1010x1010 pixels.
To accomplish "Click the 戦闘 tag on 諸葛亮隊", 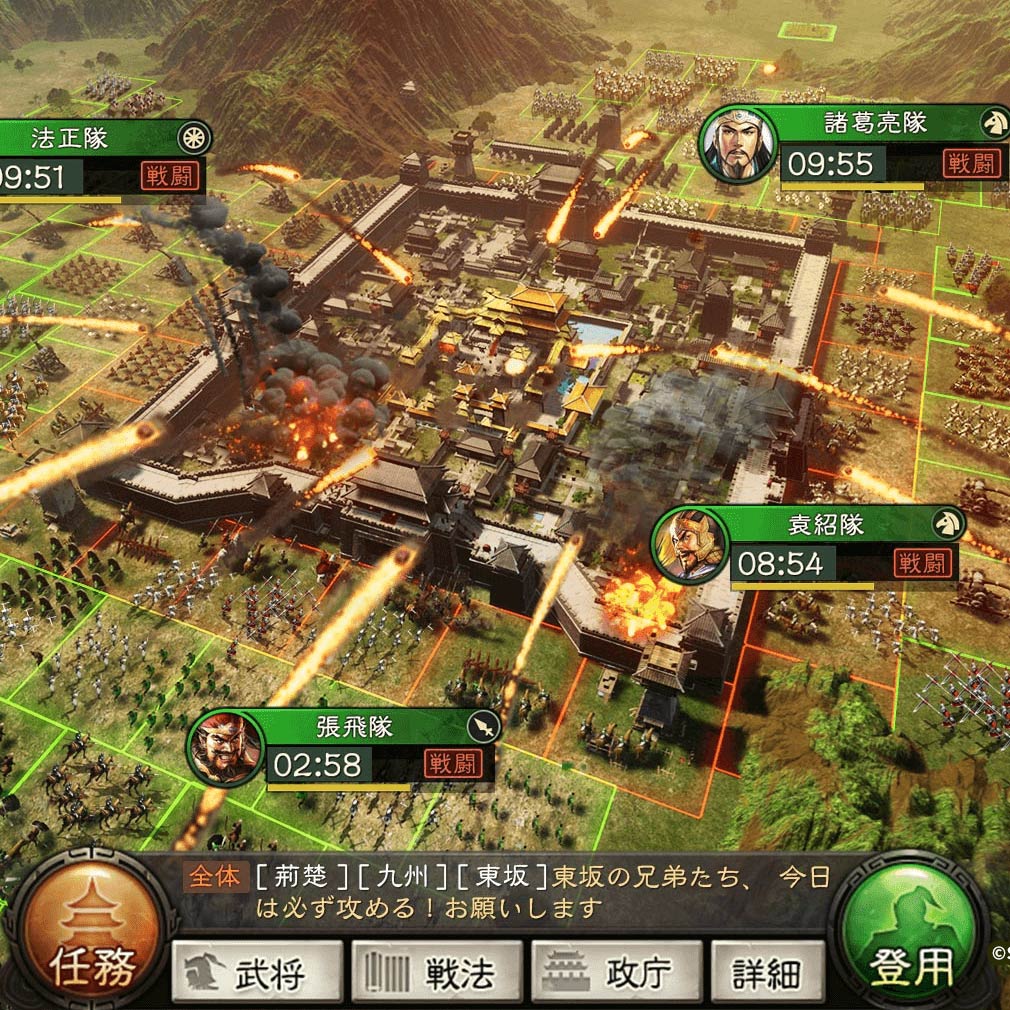I will 971,163.
